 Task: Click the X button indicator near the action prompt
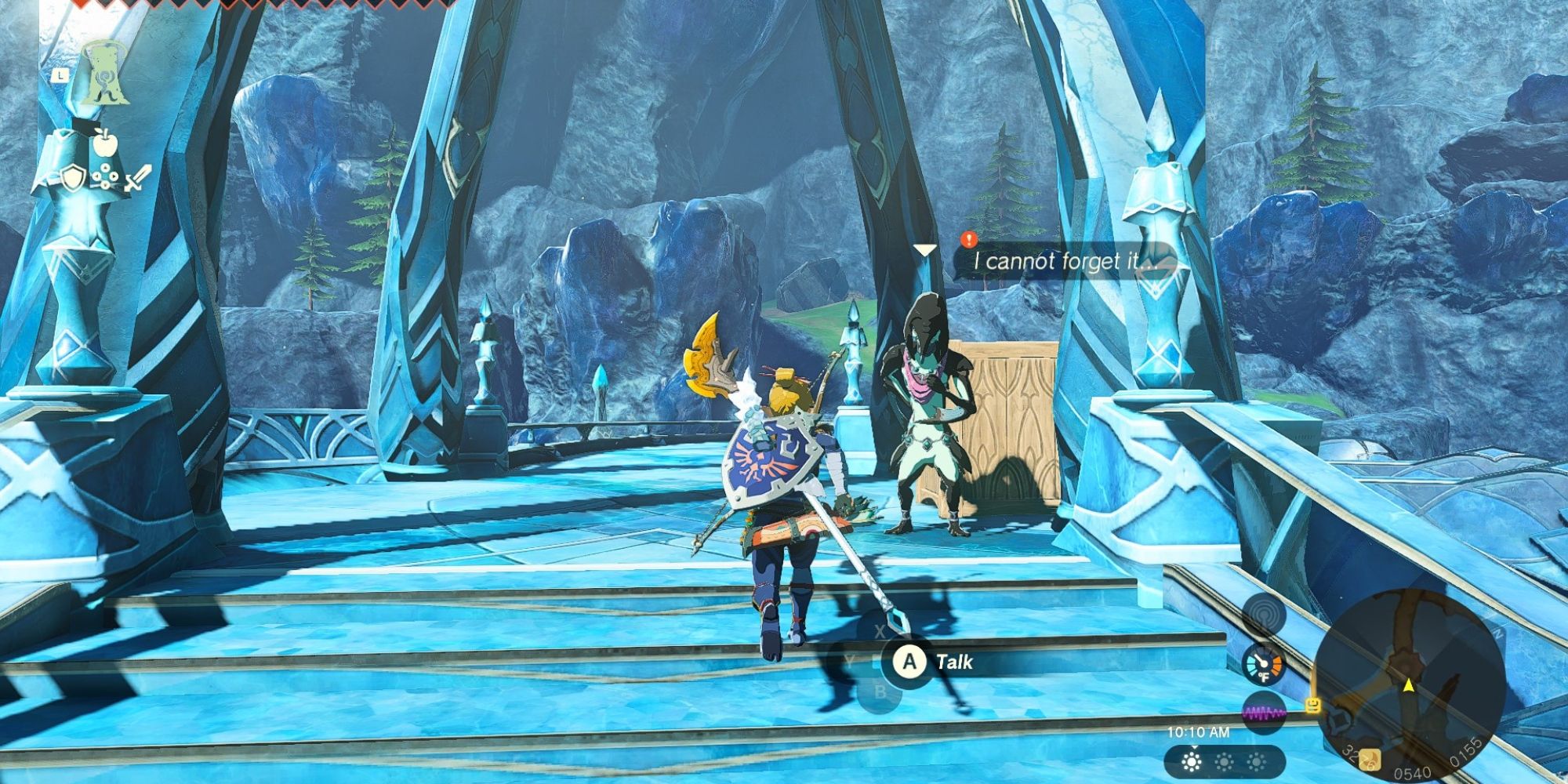880,630
